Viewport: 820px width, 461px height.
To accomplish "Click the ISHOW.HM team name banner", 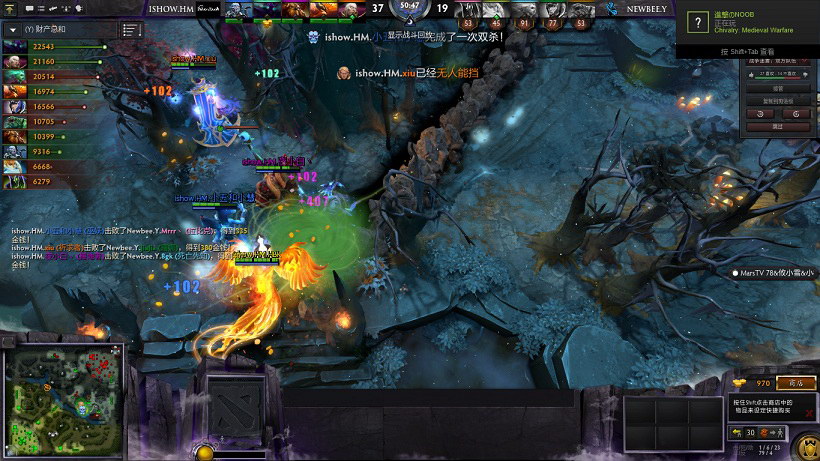I will point(172,8).
